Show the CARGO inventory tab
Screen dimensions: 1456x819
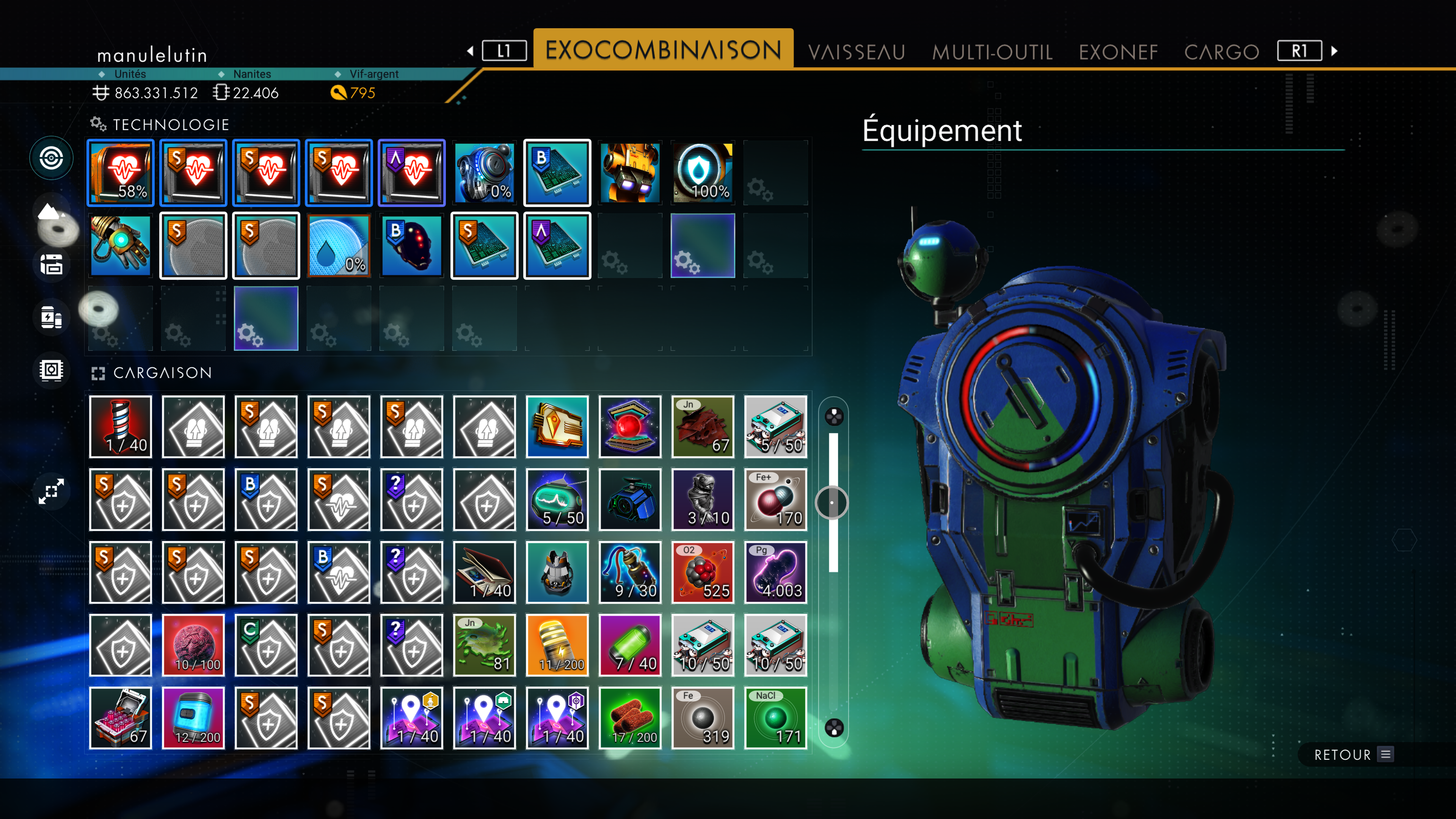(1221, 52)
